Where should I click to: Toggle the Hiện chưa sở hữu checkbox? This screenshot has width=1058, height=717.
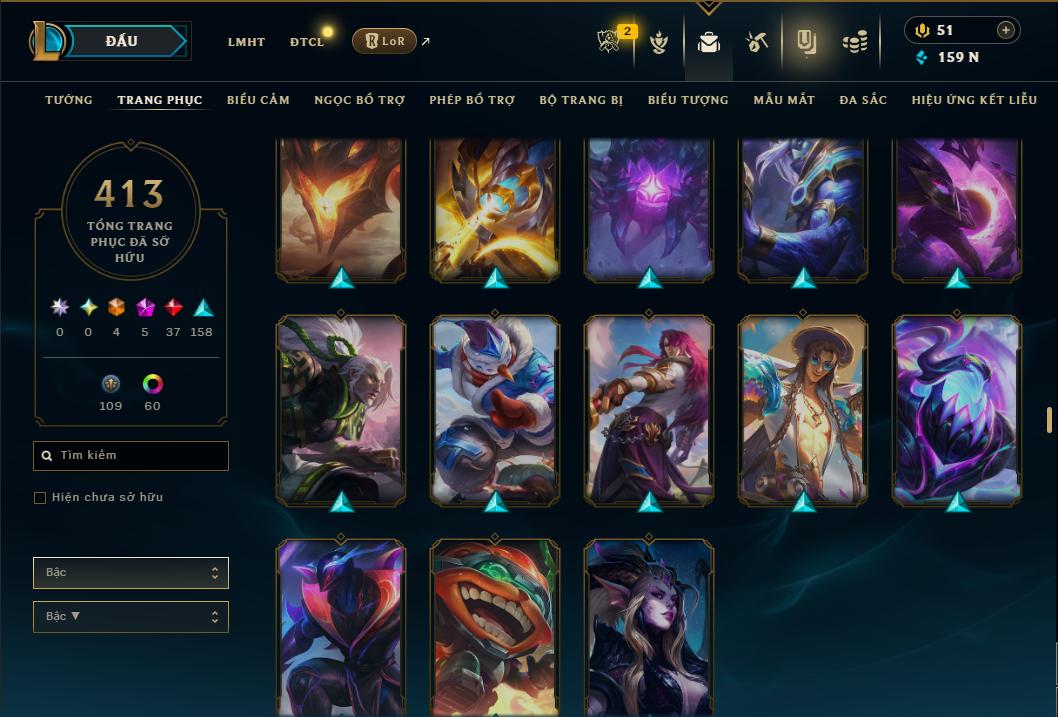click(x=40, y=498)
